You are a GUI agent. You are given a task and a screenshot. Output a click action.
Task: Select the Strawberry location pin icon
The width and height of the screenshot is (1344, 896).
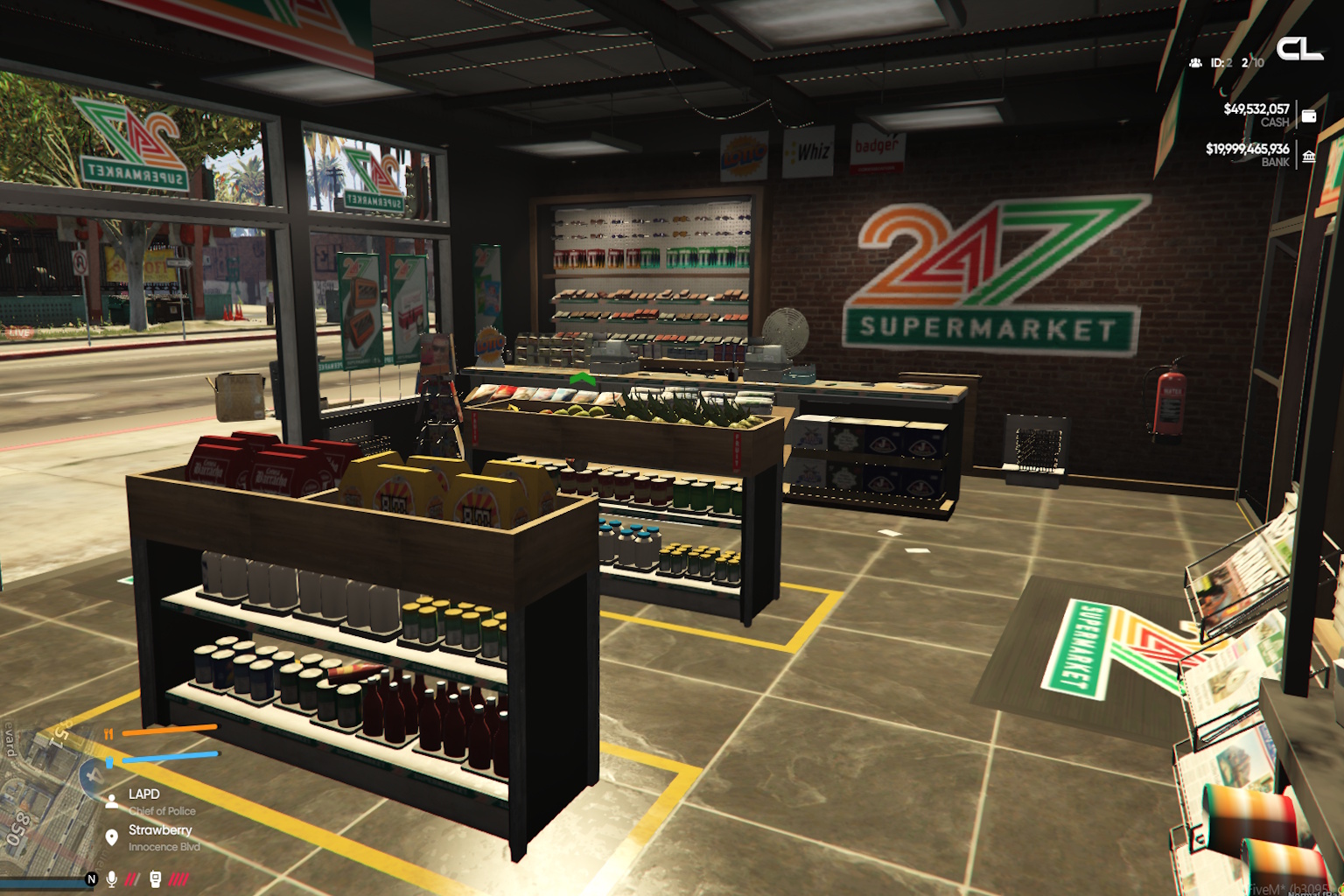pyautogui.click(x=112, y=837)
